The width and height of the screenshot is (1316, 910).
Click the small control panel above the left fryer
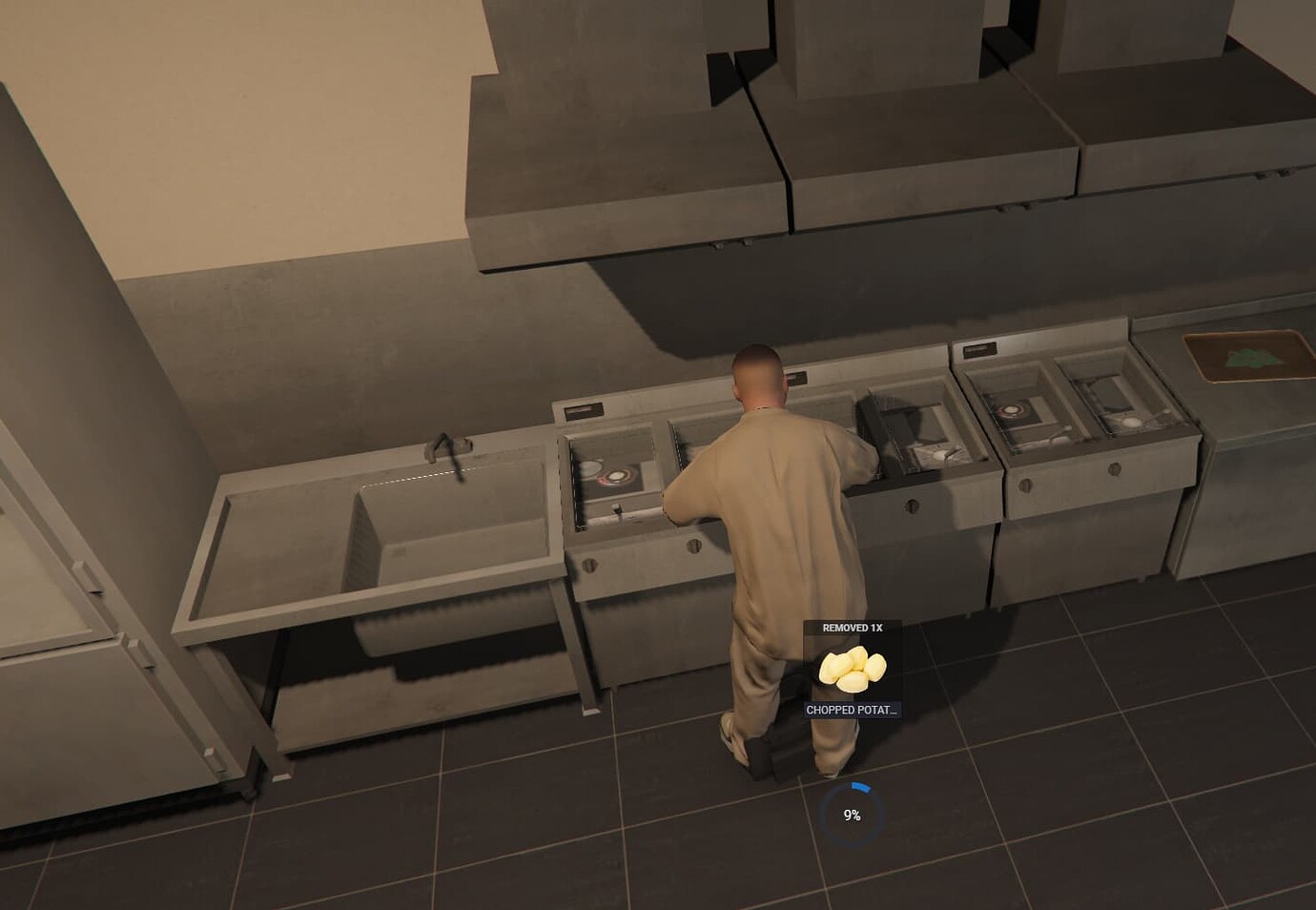(x=583, y=409)
